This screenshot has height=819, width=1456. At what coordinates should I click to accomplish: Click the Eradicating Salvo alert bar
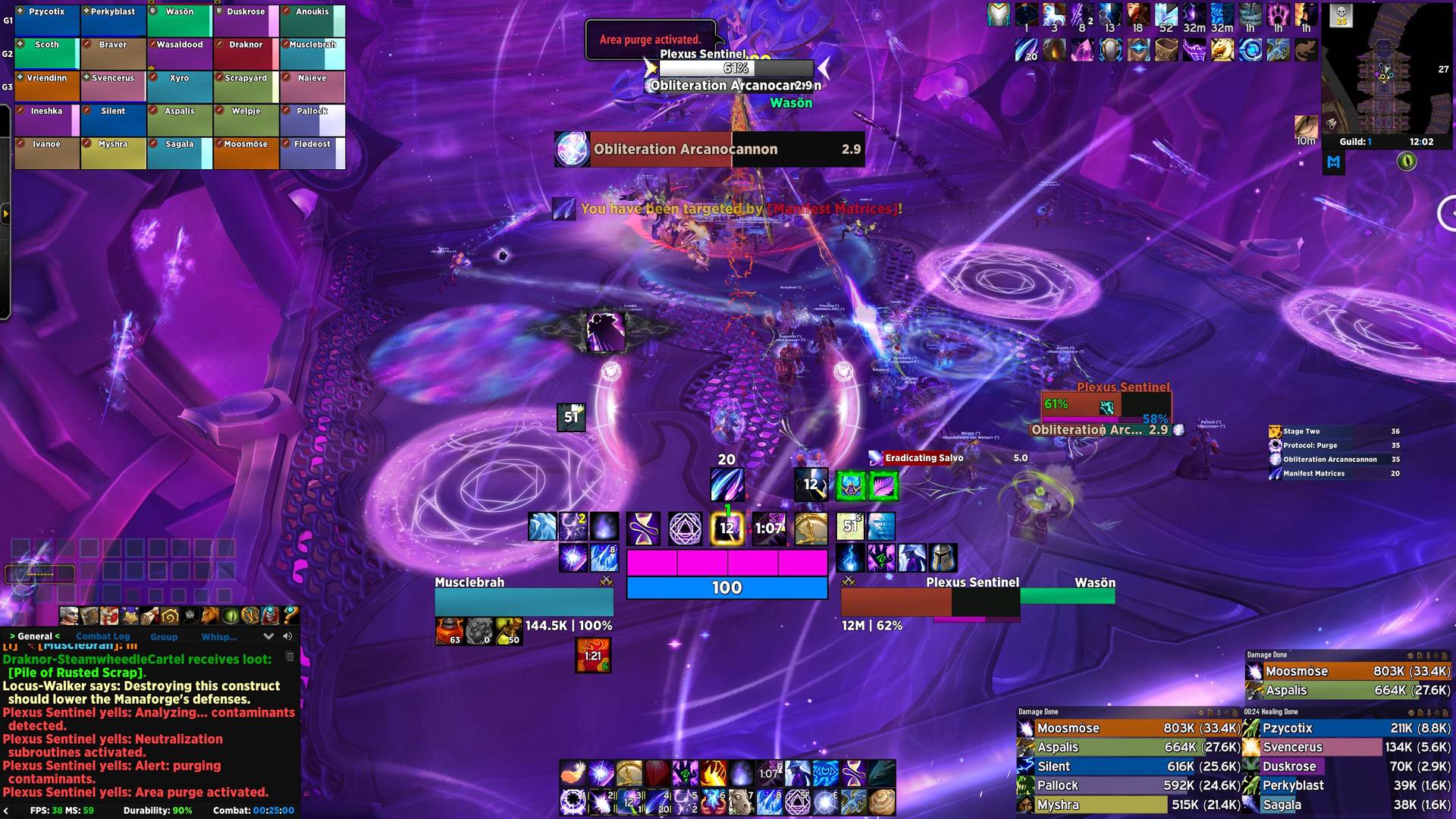click(948, 458)
